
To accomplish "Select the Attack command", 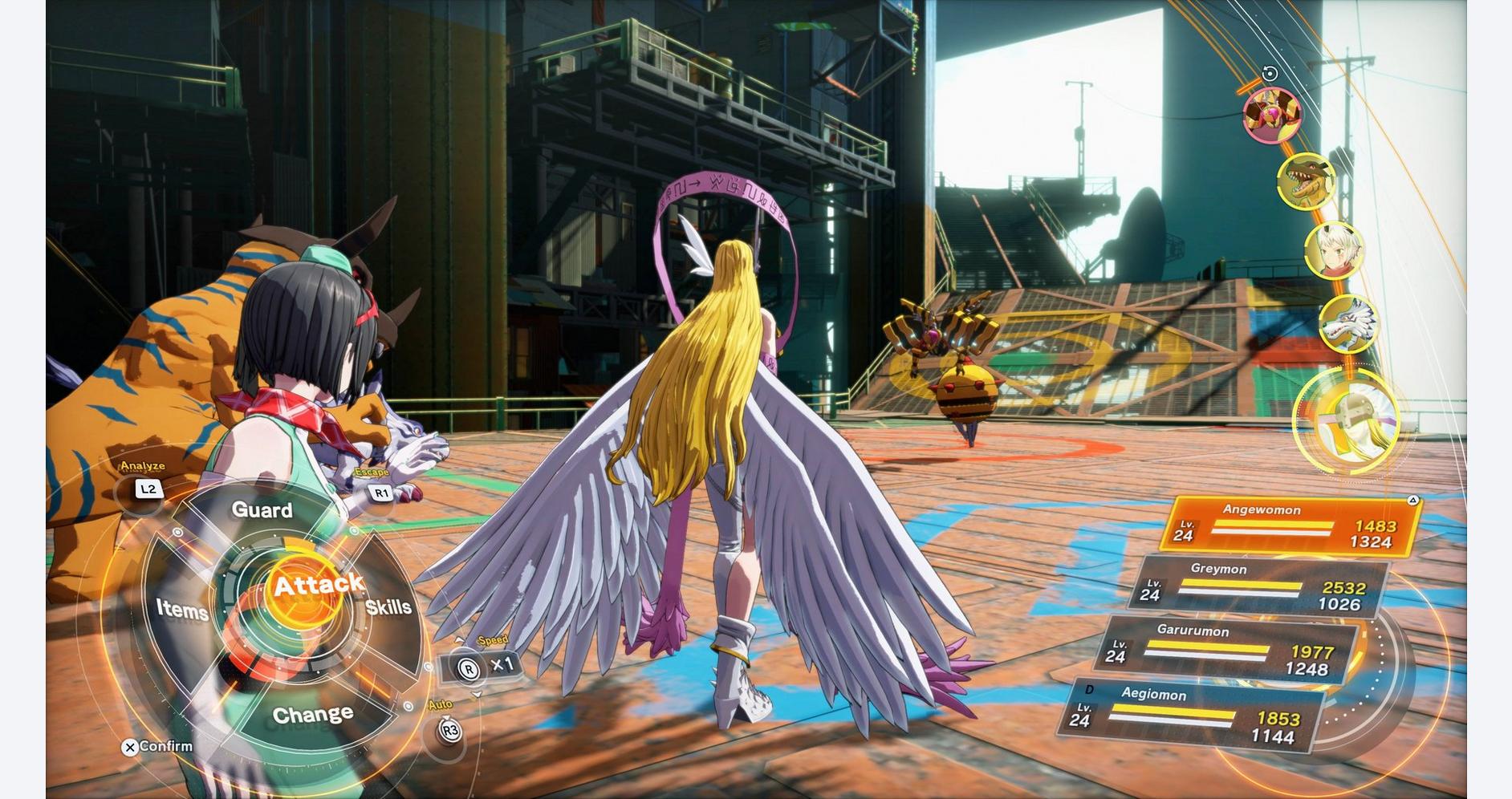I will coord(317,586).
